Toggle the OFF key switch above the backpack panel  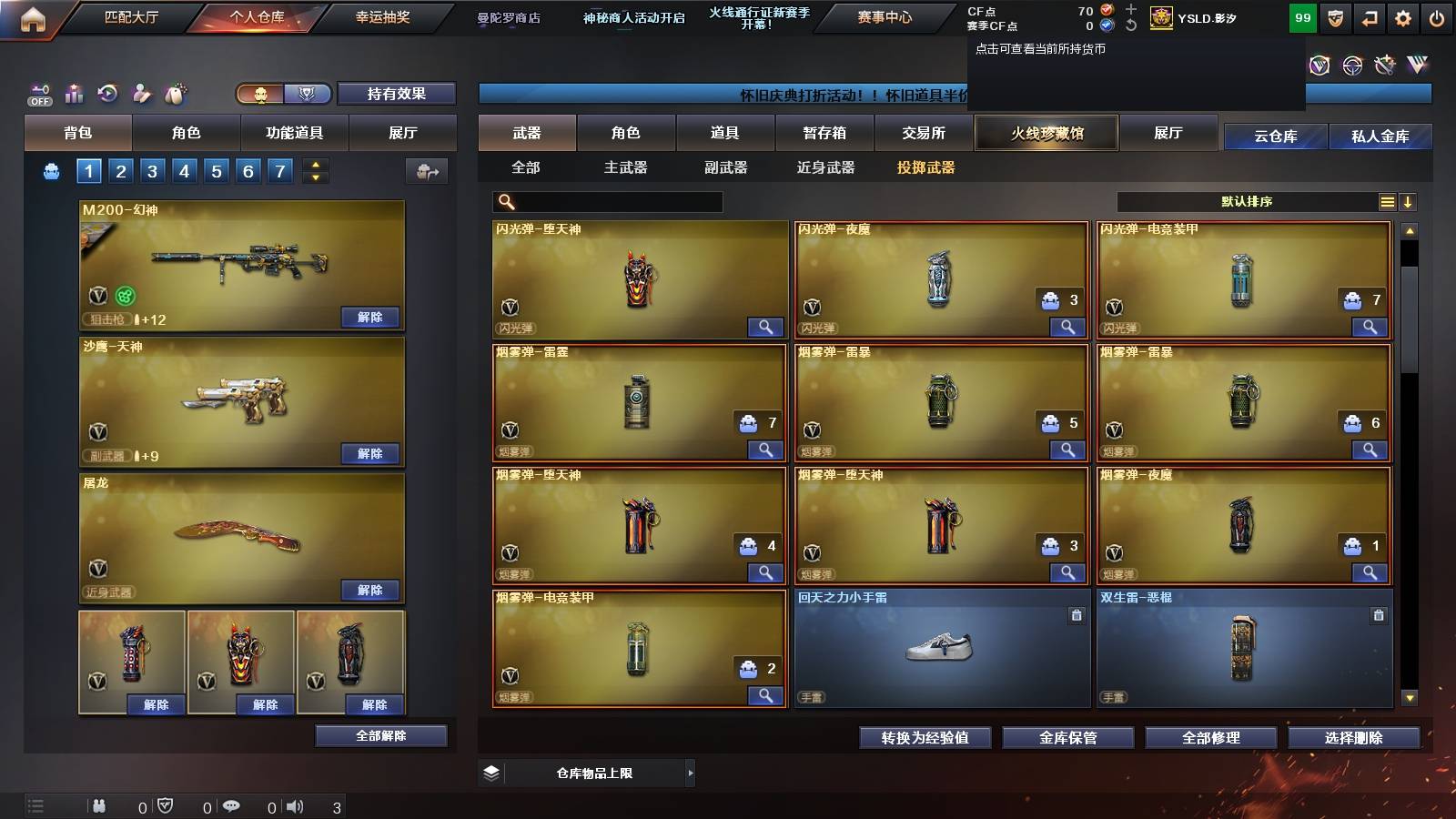click(x=38, y=92)
